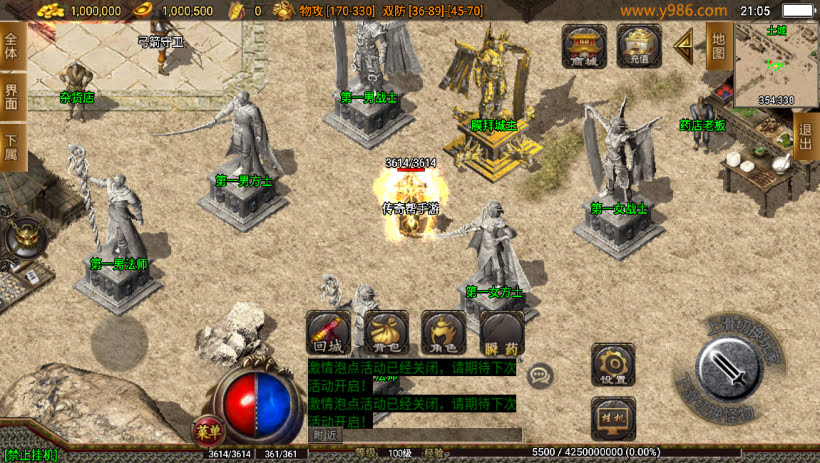The height and width of the screenshot is (463, 820).
Task: Open the 地图 map tab
Action: pyautogui.click(x=718, y=46)
